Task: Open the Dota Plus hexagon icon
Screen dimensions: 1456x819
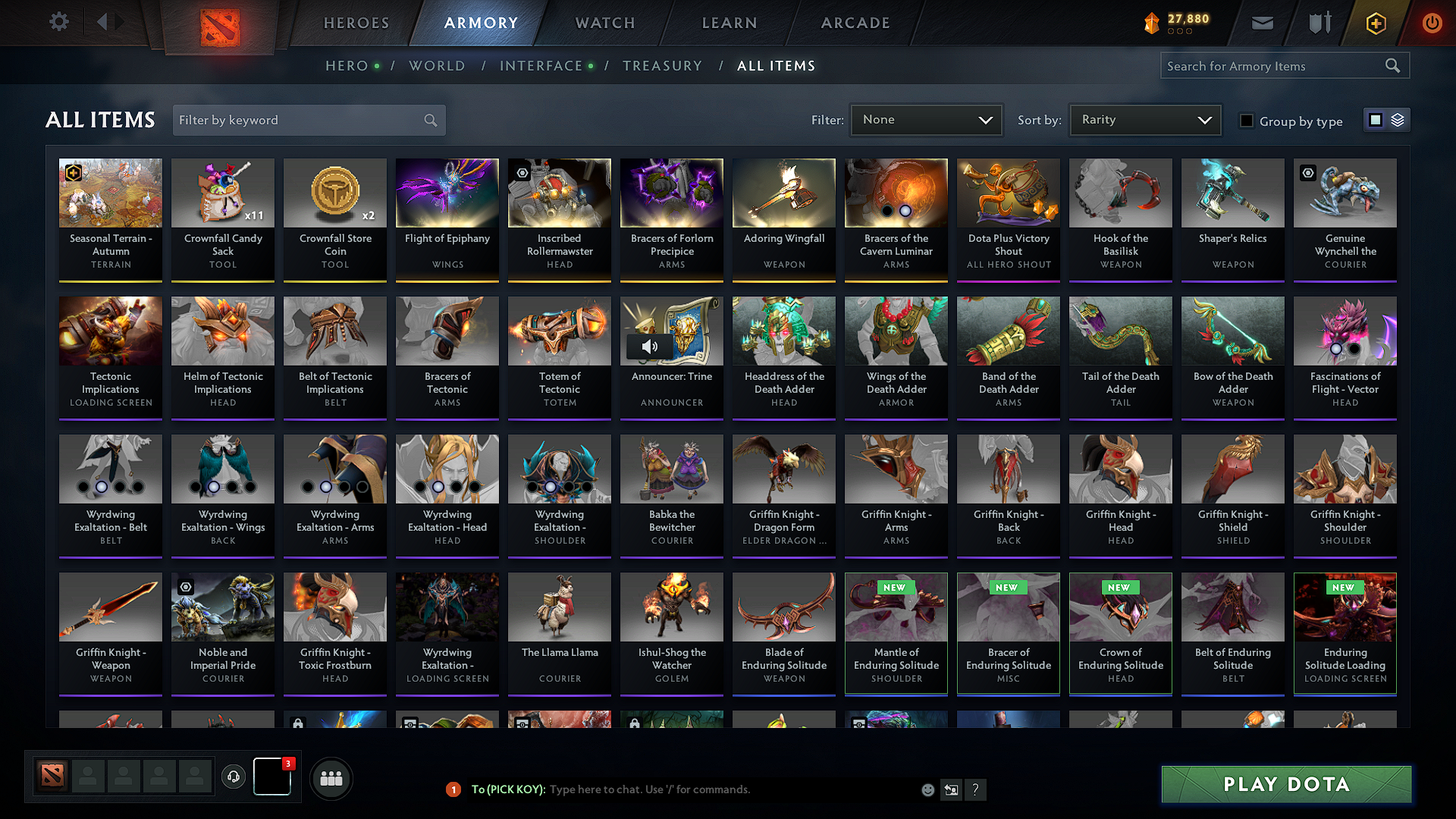Action: pyautogui.click(x=1375, y=23)
